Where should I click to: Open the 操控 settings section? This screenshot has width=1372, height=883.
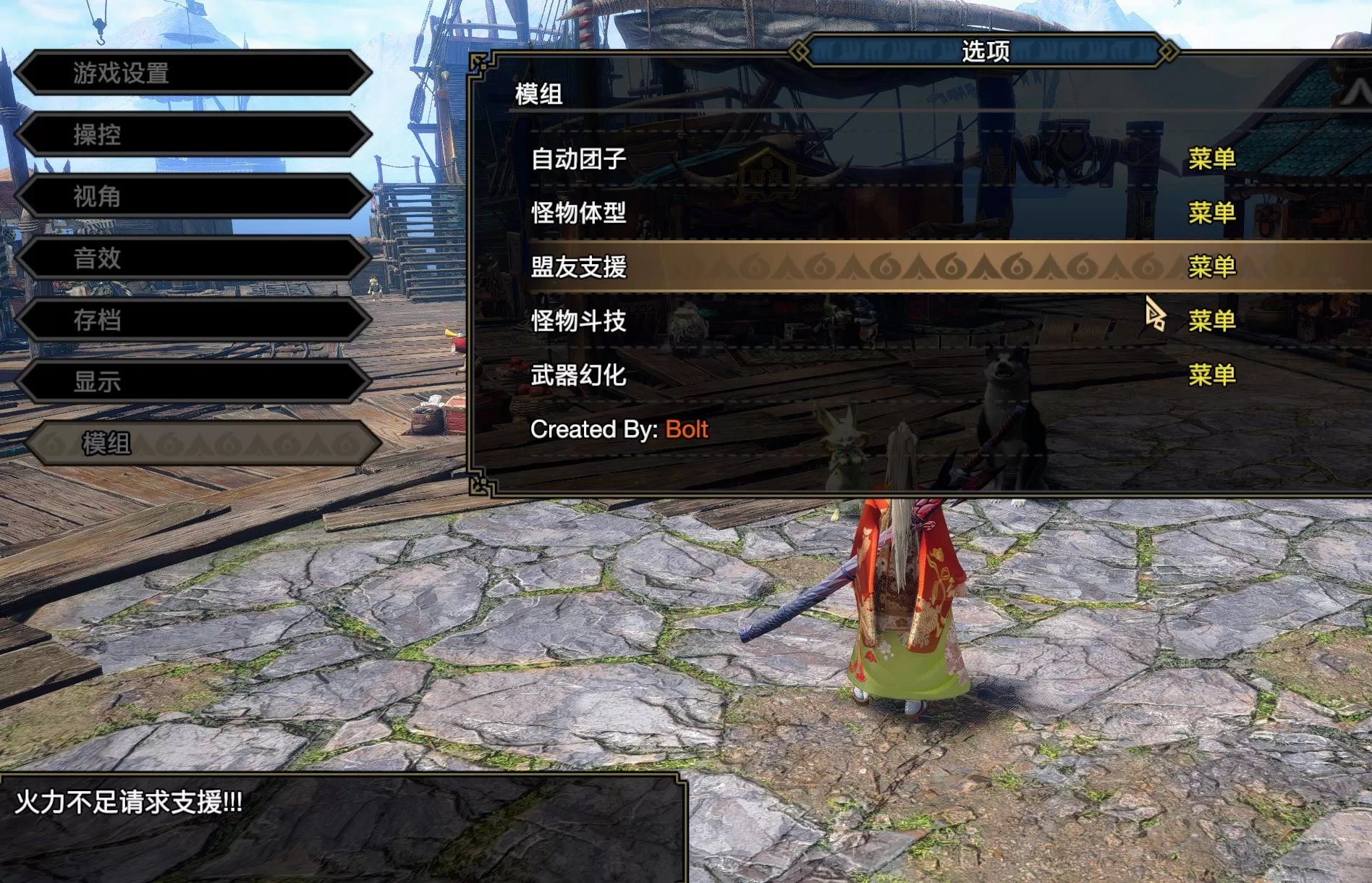[x=95, y=135]
